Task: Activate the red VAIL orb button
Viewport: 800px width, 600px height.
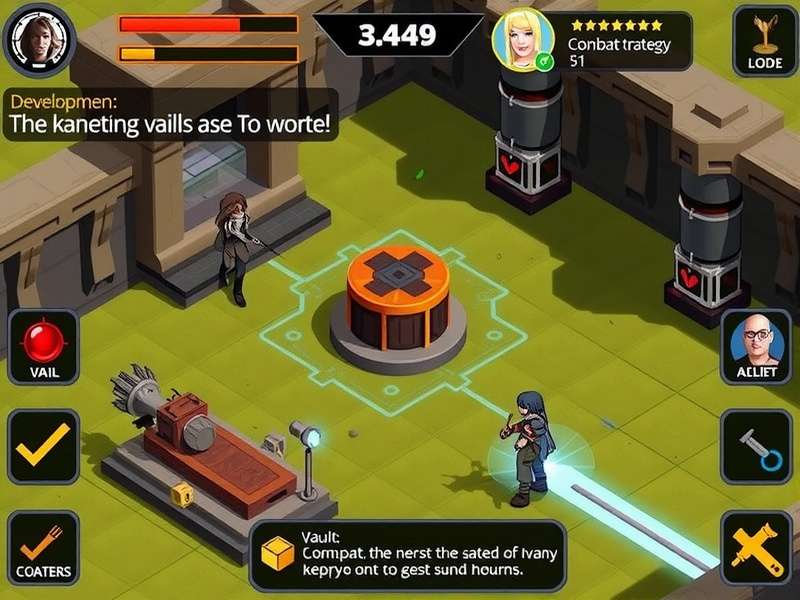Action: pyautogui.click(x=43, y=346)
